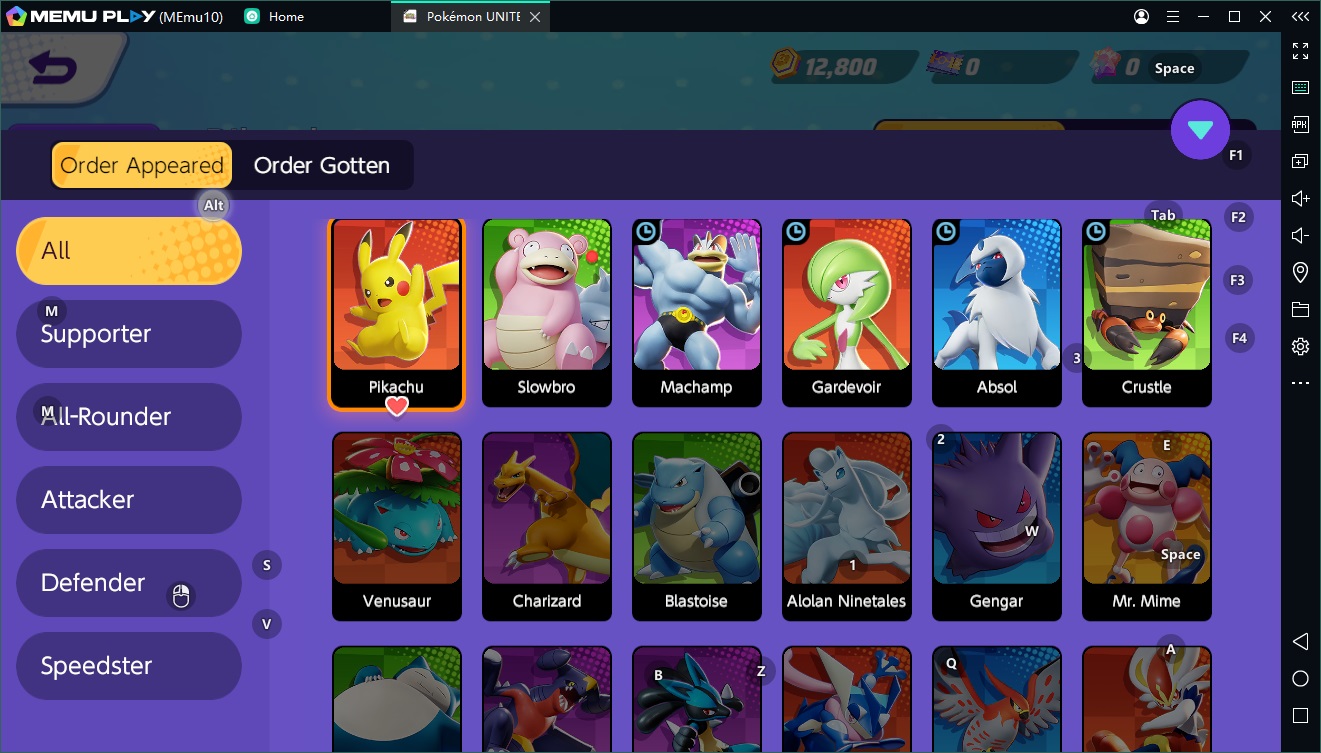Open MEmu settings gear icon
The image size is (1321, 753).
1300,345
